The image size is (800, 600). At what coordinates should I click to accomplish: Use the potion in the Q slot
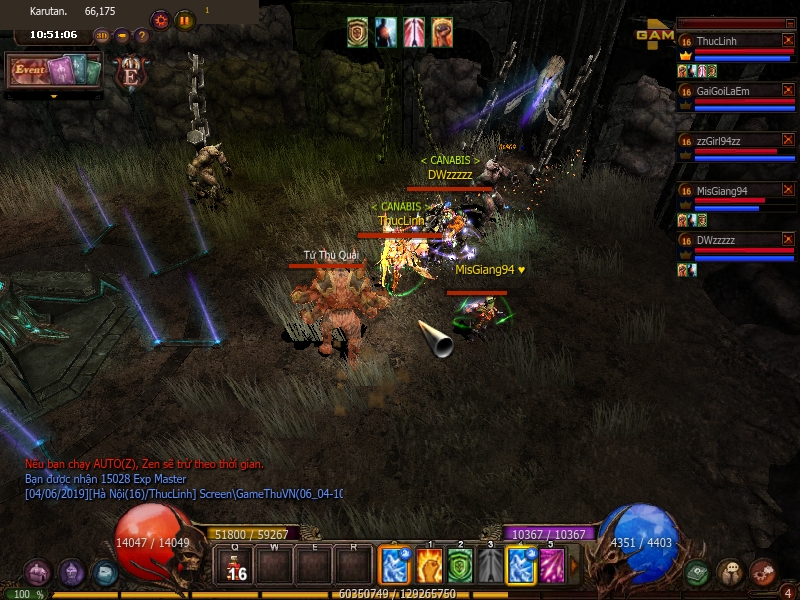pyautogui.click(x=235, y=566)
